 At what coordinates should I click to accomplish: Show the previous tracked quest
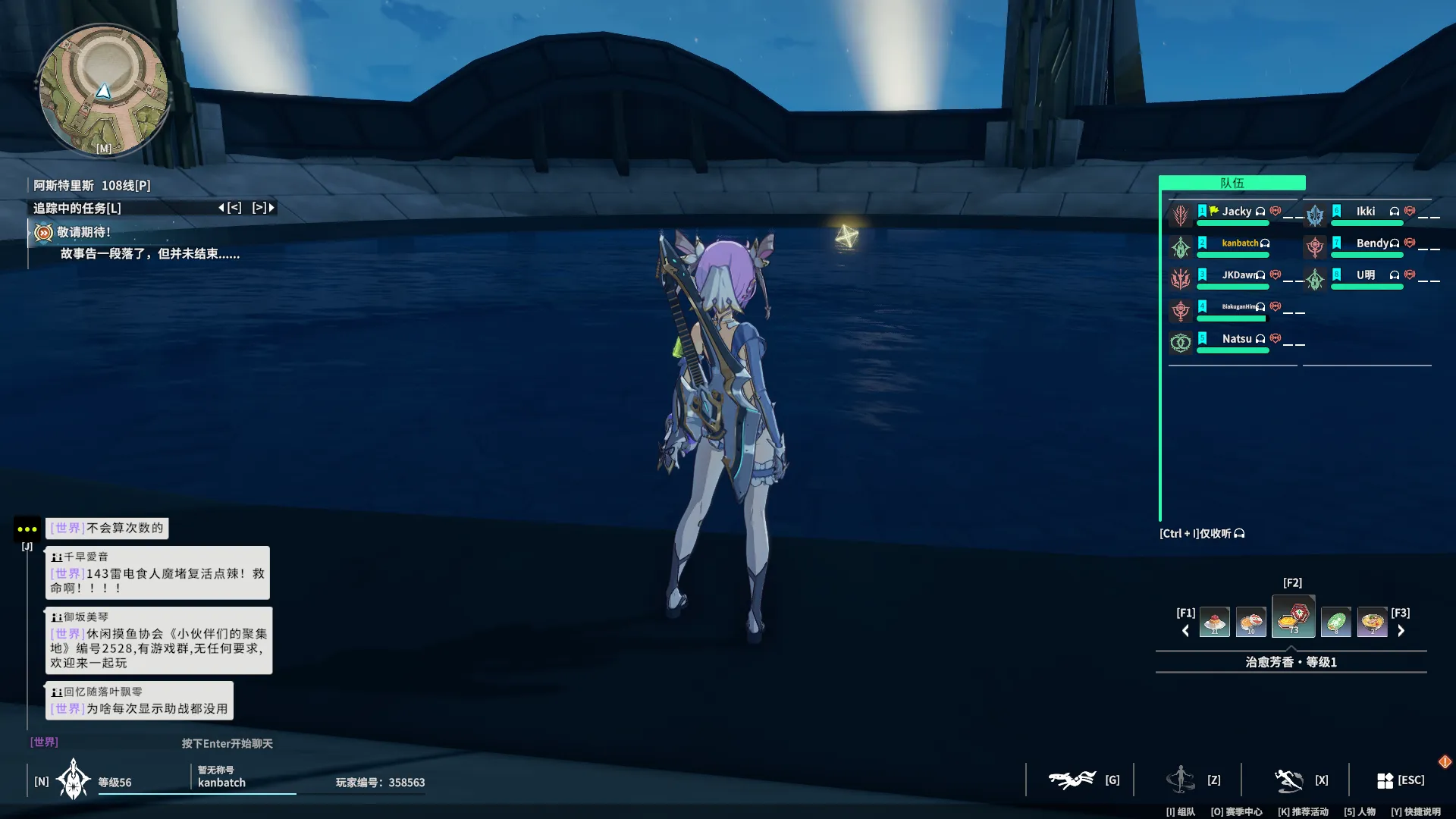point(231,208)
